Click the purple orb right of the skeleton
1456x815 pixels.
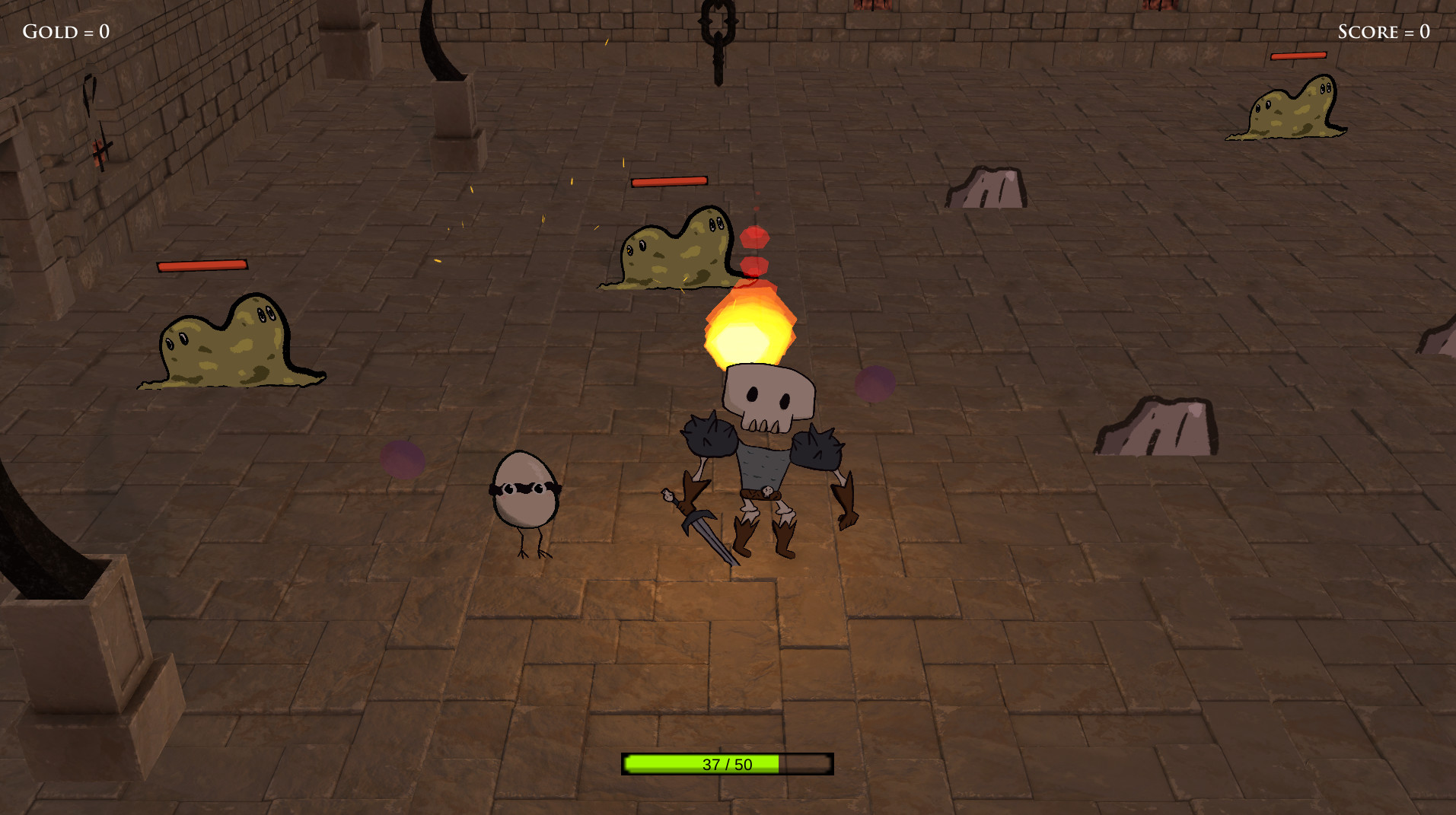pyautogui.click(x=874, y=384)
